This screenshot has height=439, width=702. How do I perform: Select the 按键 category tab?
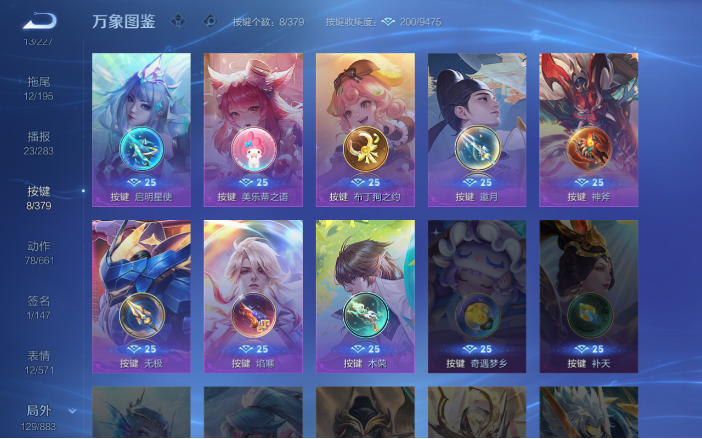coord(39,197)
